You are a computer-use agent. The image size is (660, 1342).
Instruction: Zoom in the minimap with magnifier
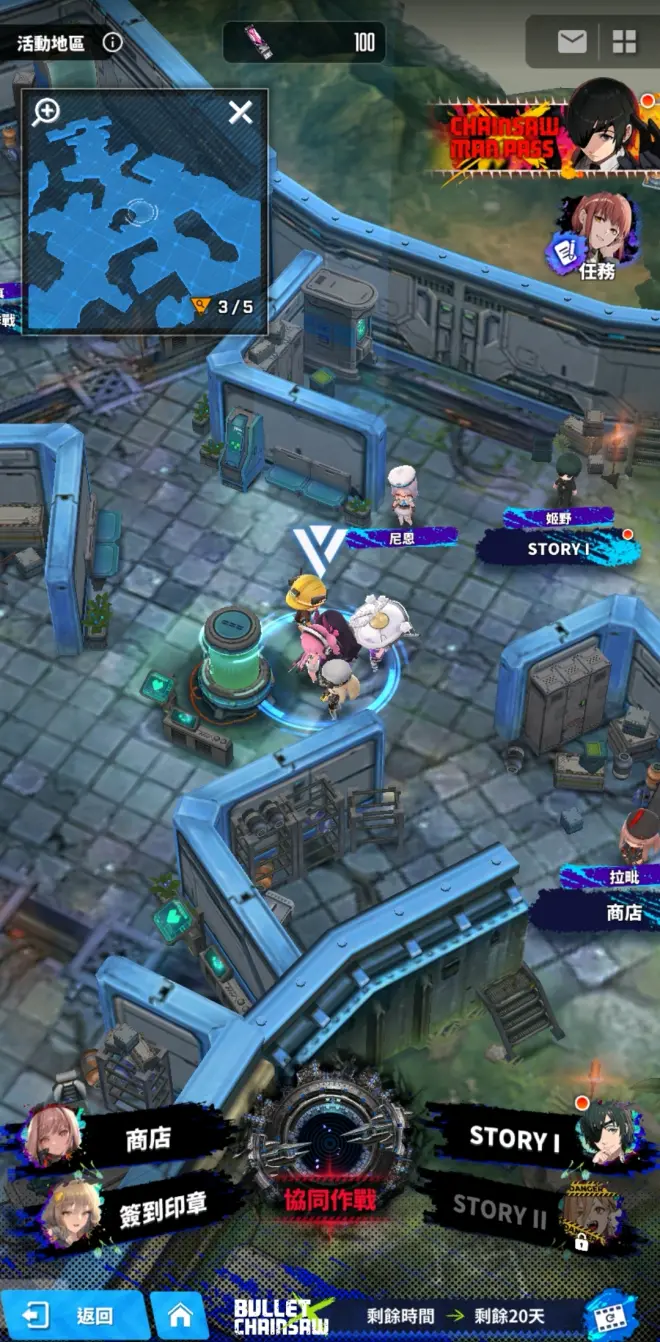tap(46, 112)
